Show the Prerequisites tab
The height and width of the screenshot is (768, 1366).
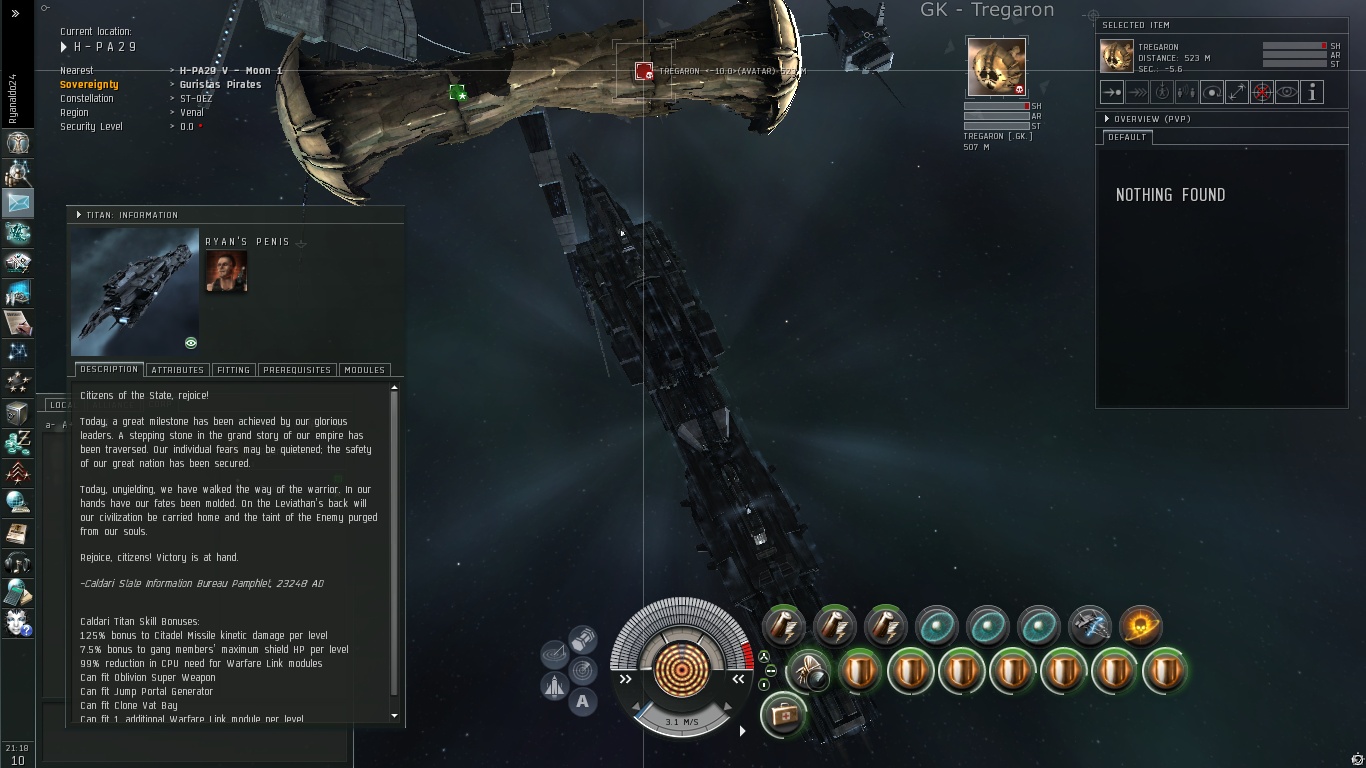pos(296,370)
